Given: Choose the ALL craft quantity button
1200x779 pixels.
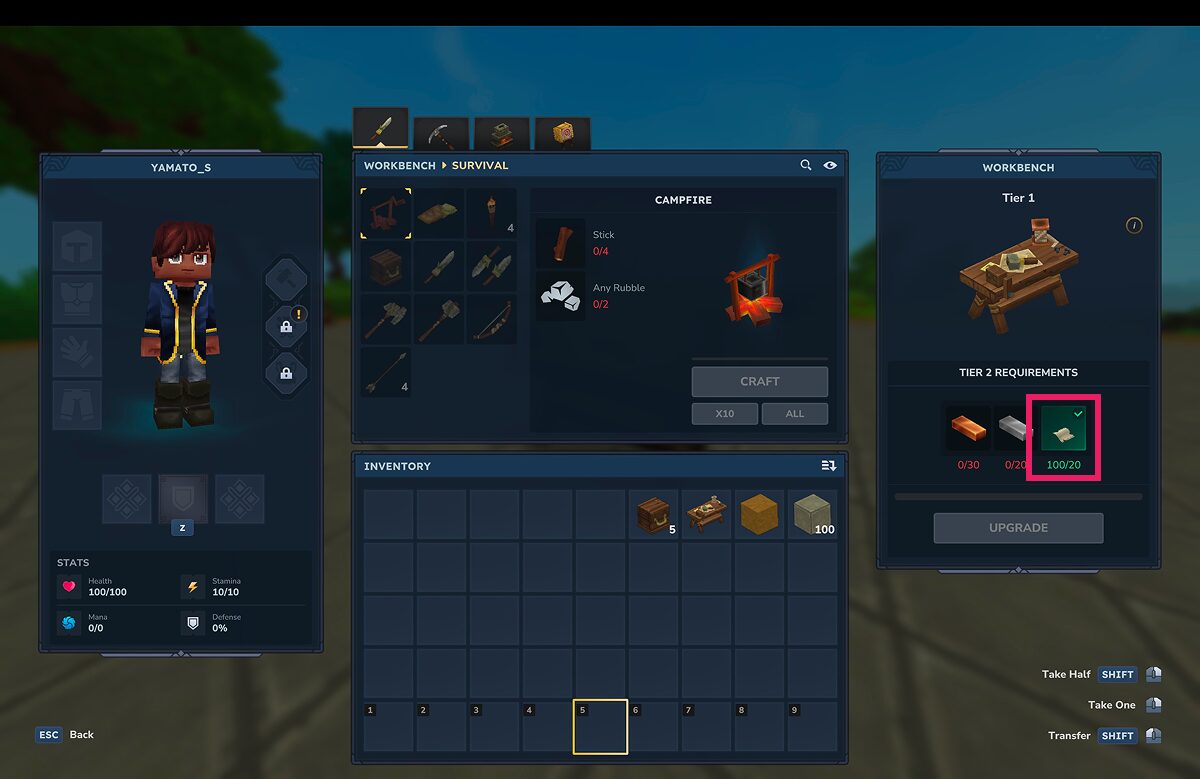Looking at the screenshot, I should pos(794,413).
